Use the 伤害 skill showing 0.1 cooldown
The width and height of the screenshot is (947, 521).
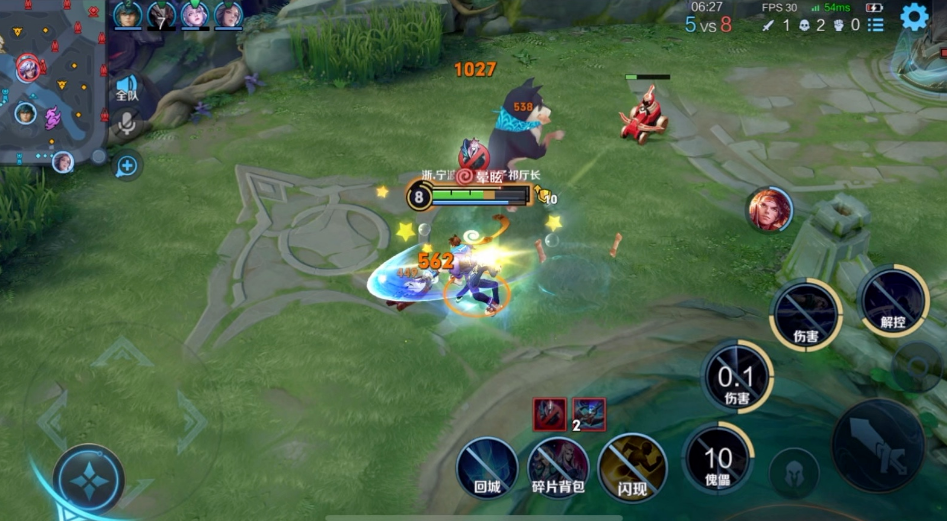[x=736, y=377]
